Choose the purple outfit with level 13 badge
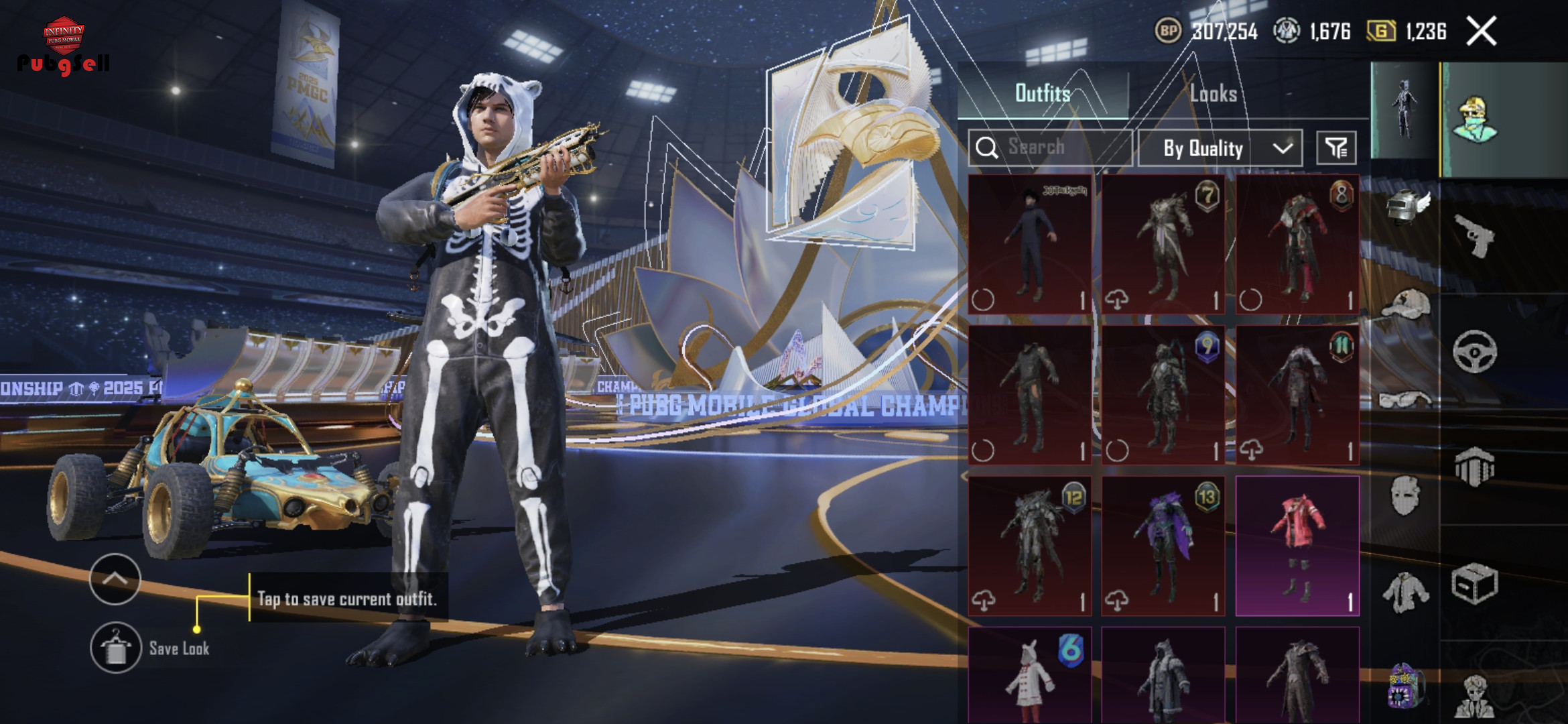 [1163, 546]
